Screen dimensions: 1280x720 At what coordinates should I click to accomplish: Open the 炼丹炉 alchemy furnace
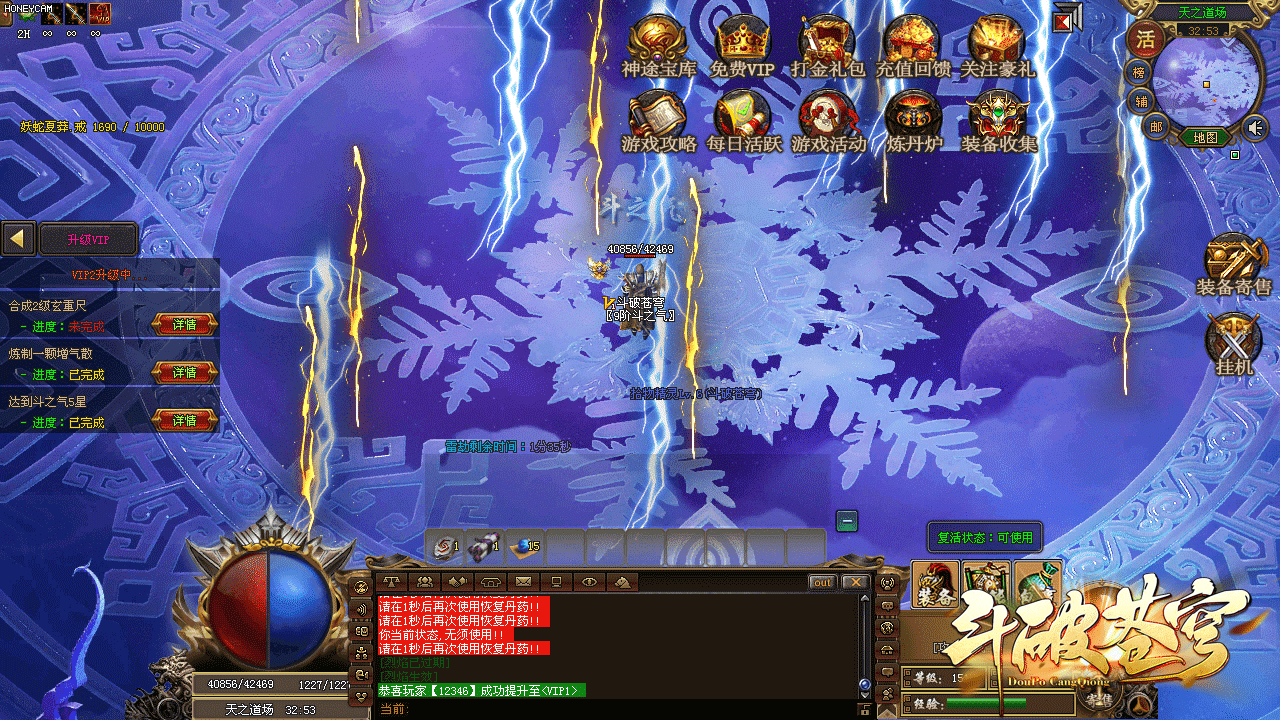[x=913, y=118]
